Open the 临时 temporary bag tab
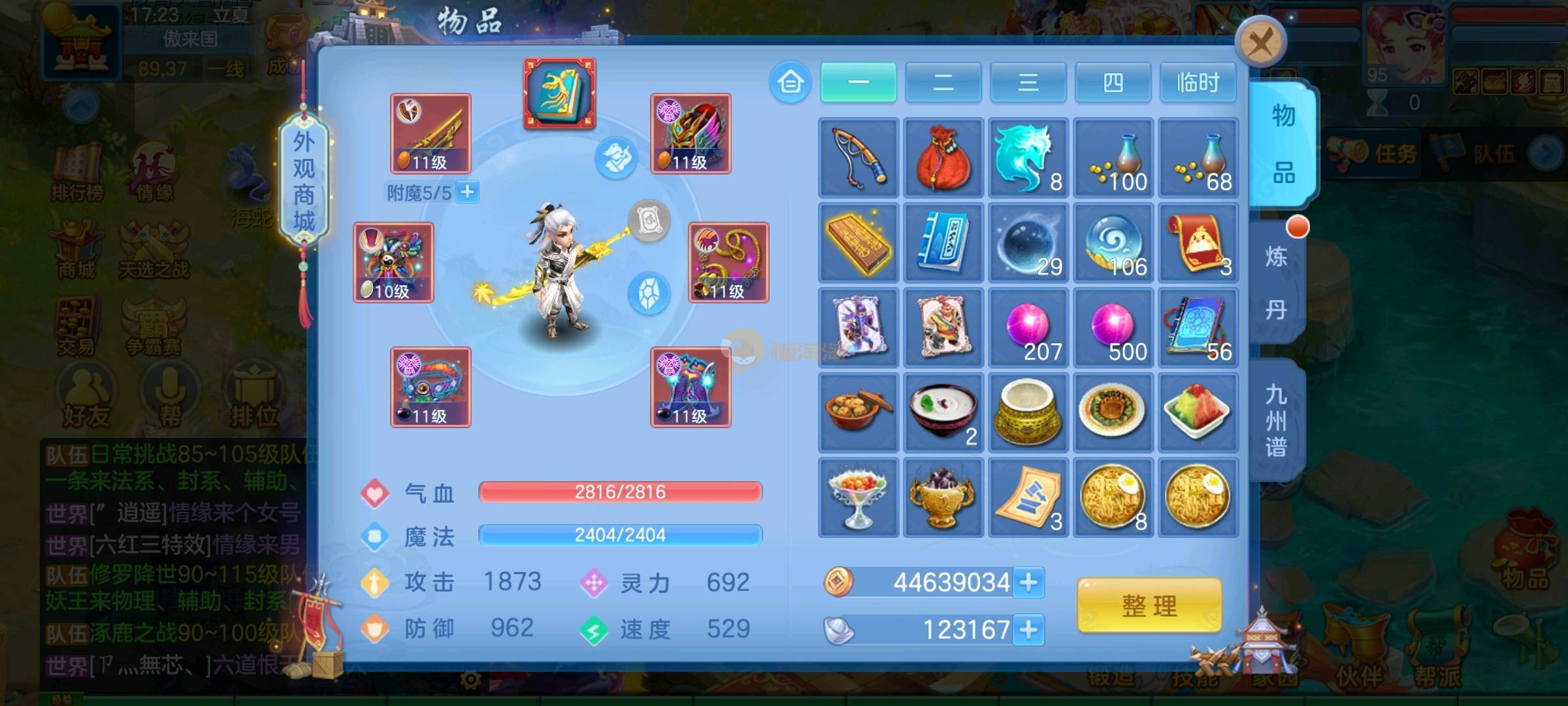The image size is (1568, 706). (x=1198, y=82)
